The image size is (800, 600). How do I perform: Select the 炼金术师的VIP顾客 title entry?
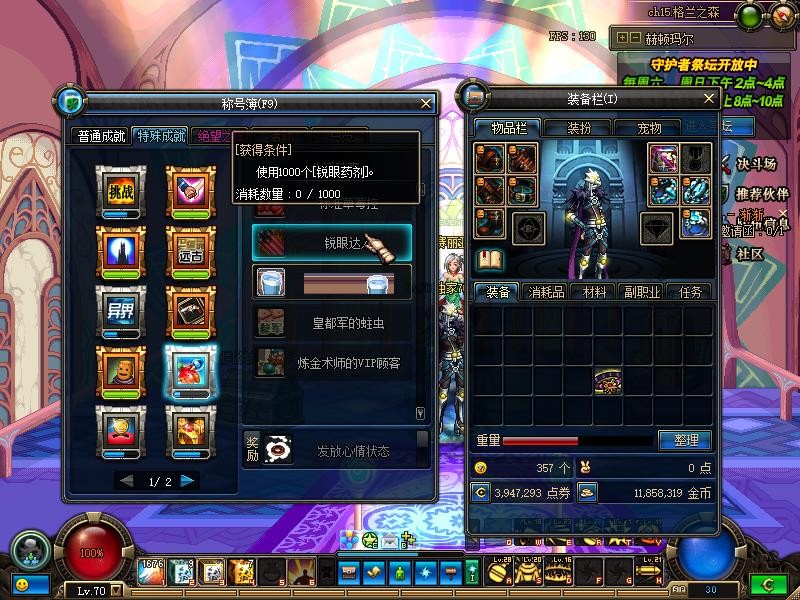(x=332, y=364)
